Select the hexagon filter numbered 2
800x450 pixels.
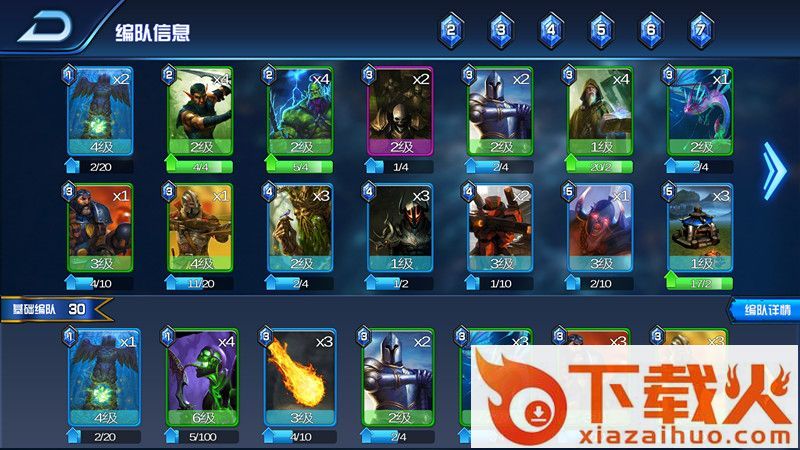click(451, 31)
